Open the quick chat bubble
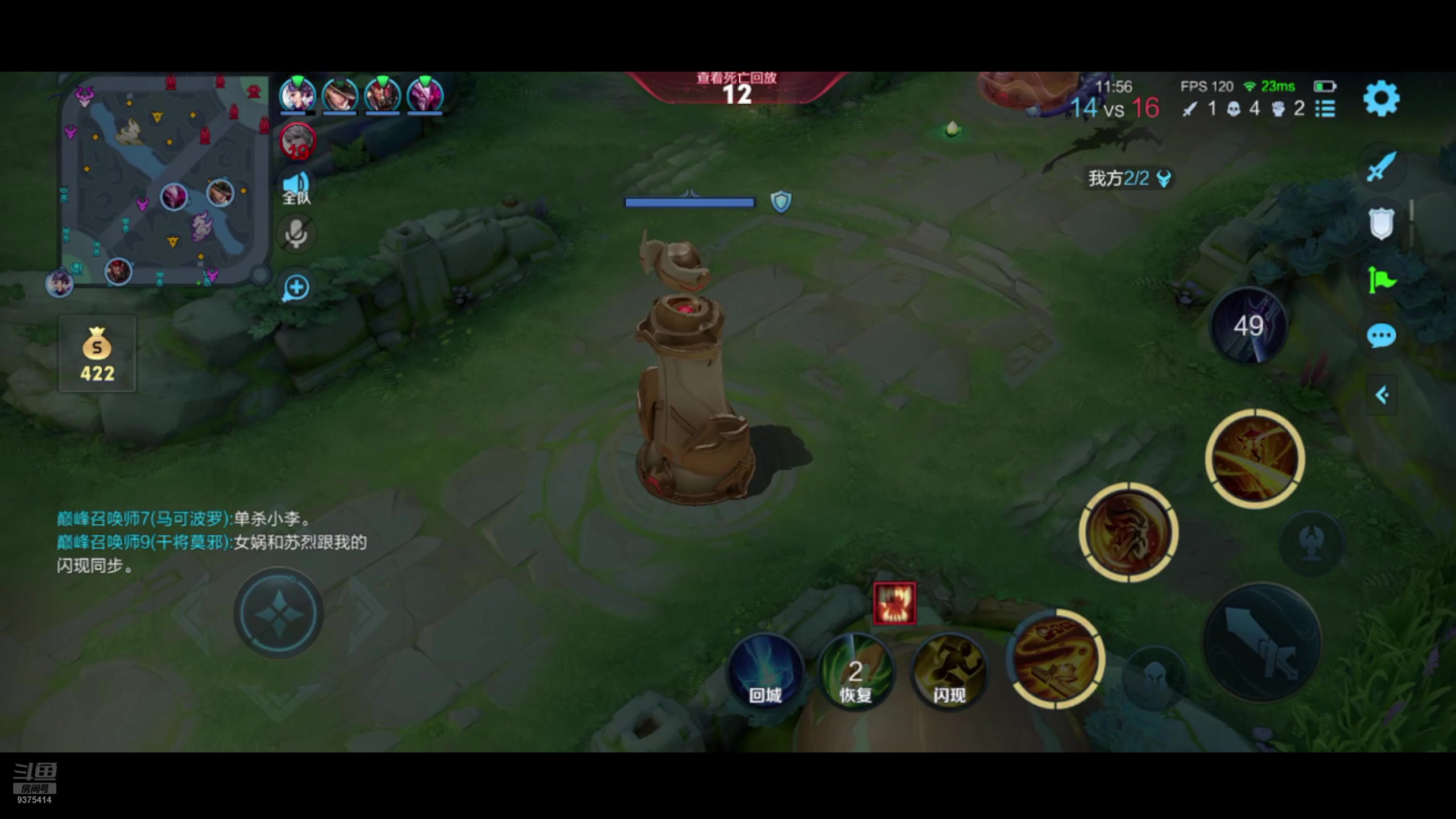The height and width of the screenshot is (819, 1456). (x=1381, y=336)
